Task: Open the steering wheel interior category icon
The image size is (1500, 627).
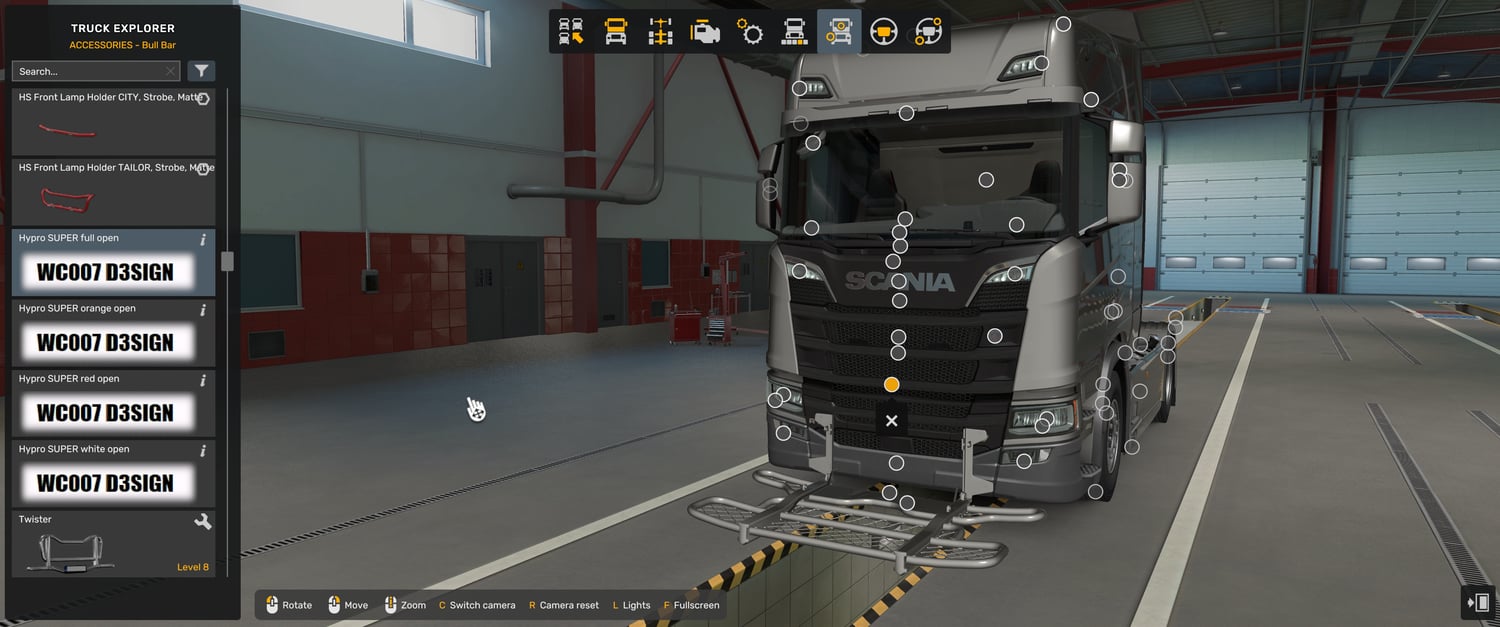Action: [883, 32]
